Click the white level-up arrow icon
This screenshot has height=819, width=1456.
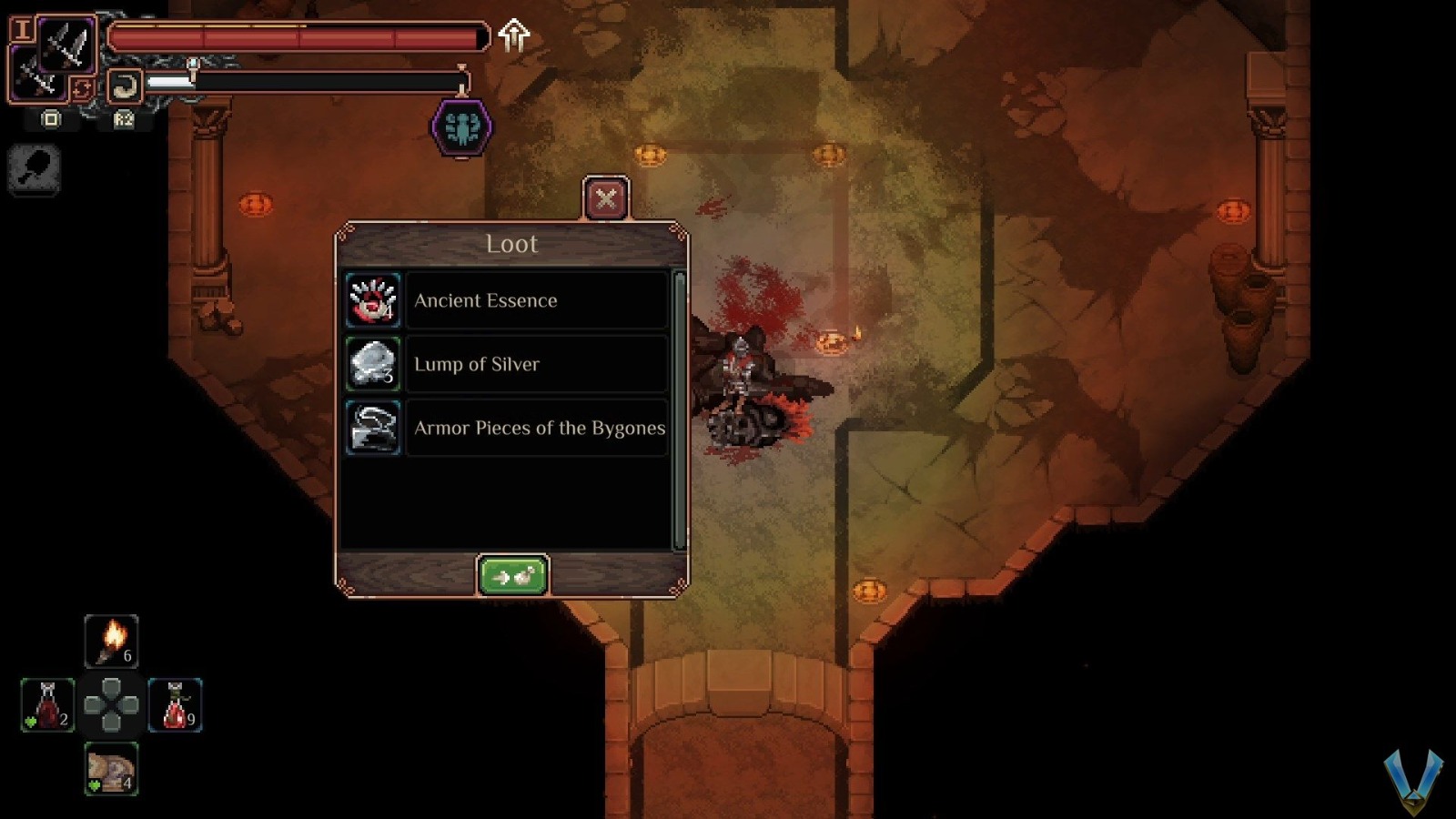pyautogui.click(x=514, y=35)
